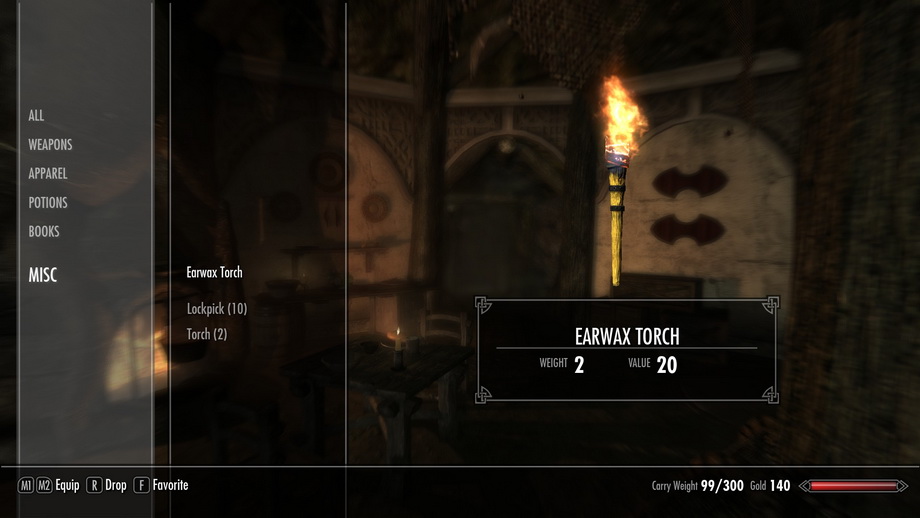920x518 pixels.
Task: Select Earwax Torch in the item list
Action: [214, 272]
